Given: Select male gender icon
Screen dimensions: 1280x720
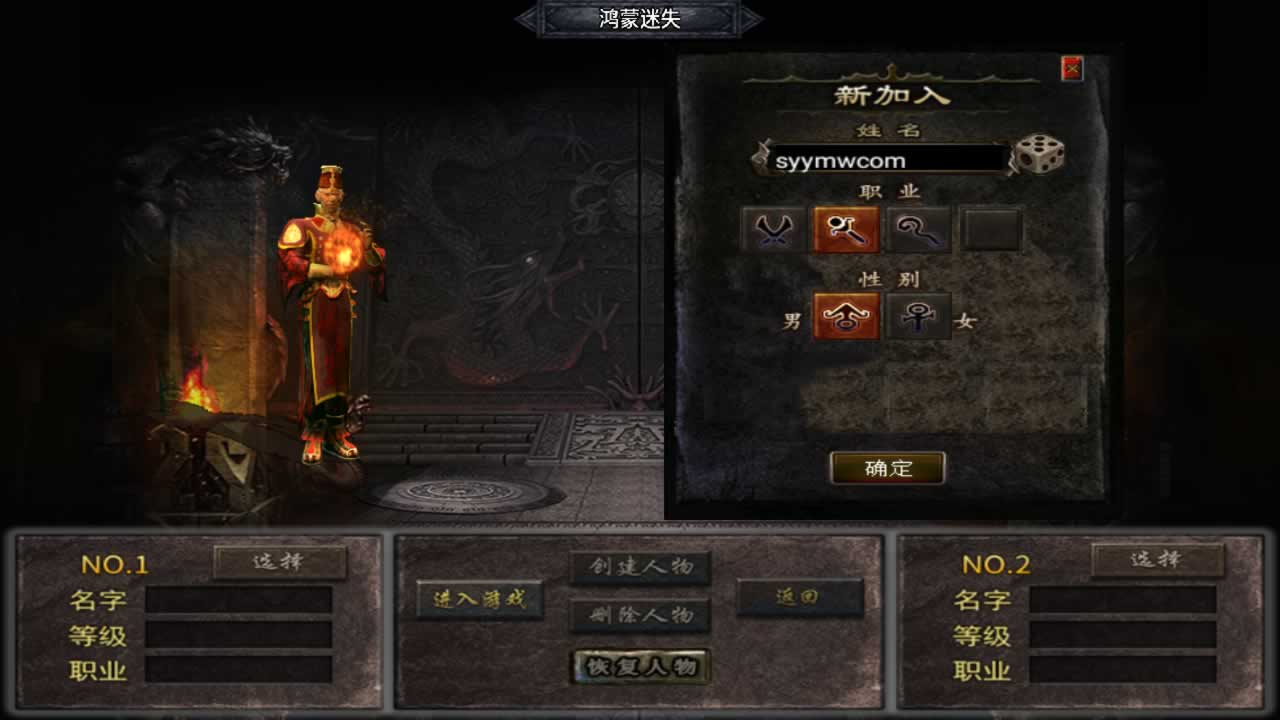Looking at the screenshot, I should [846, 317].
